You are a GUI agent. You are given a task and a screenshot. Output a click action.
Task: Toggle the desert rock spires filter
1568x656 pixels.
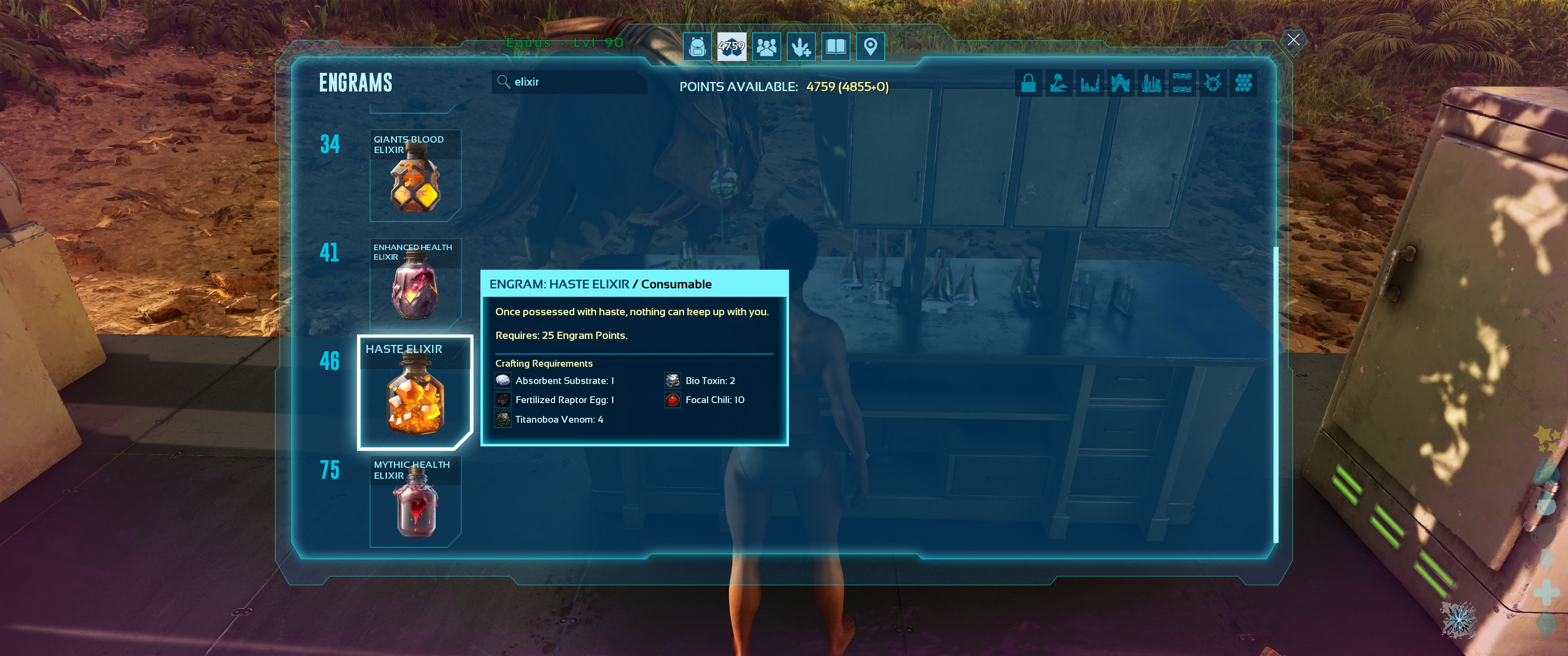[1089, 83]
